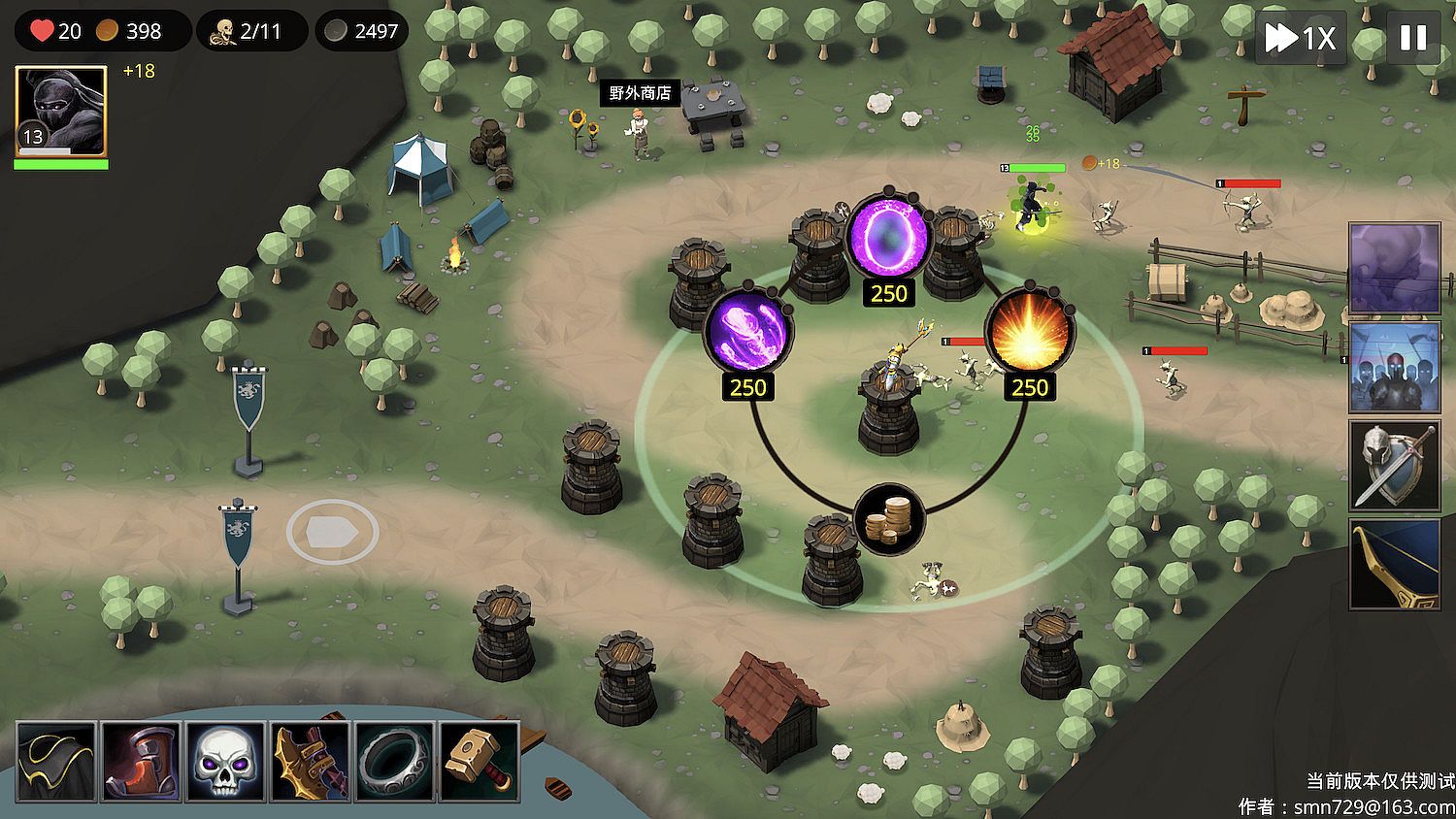Click the armored boot item slot
The height and width of the screenshot is (819, 1456).
[141, 761]
